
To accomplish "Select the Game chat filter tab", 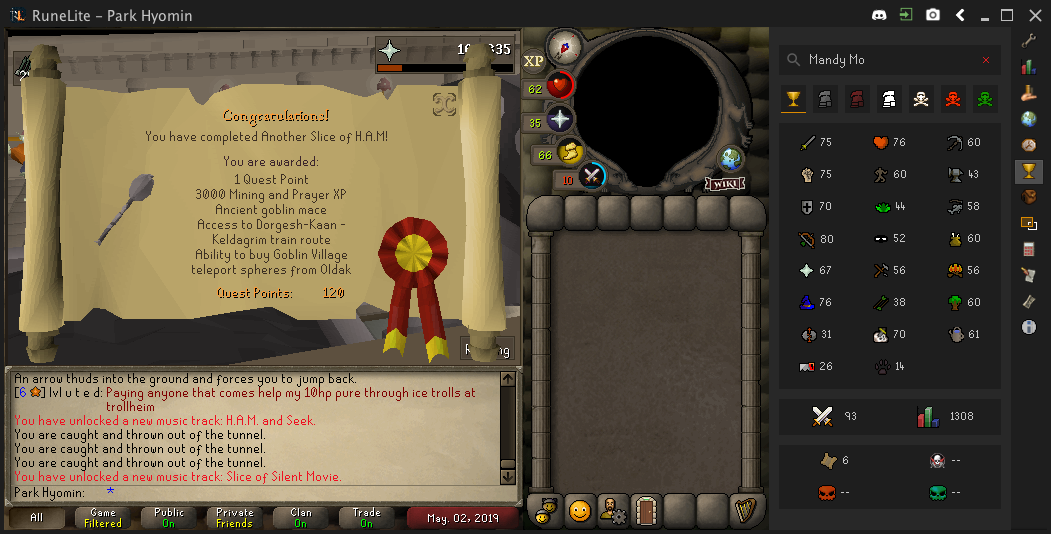I will coord(103,518).
